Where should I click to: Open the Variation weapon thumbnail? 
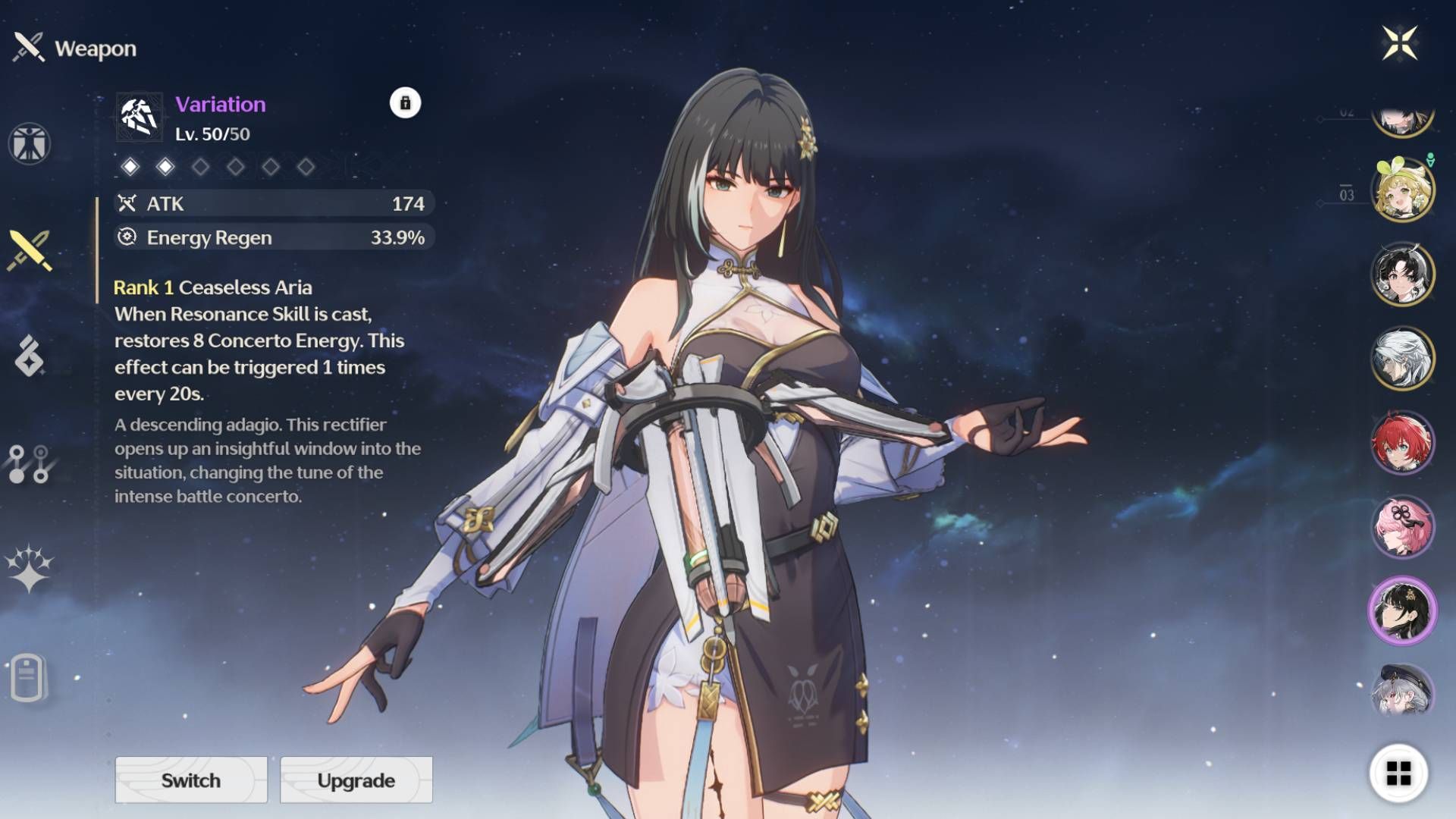coord(138,116)
